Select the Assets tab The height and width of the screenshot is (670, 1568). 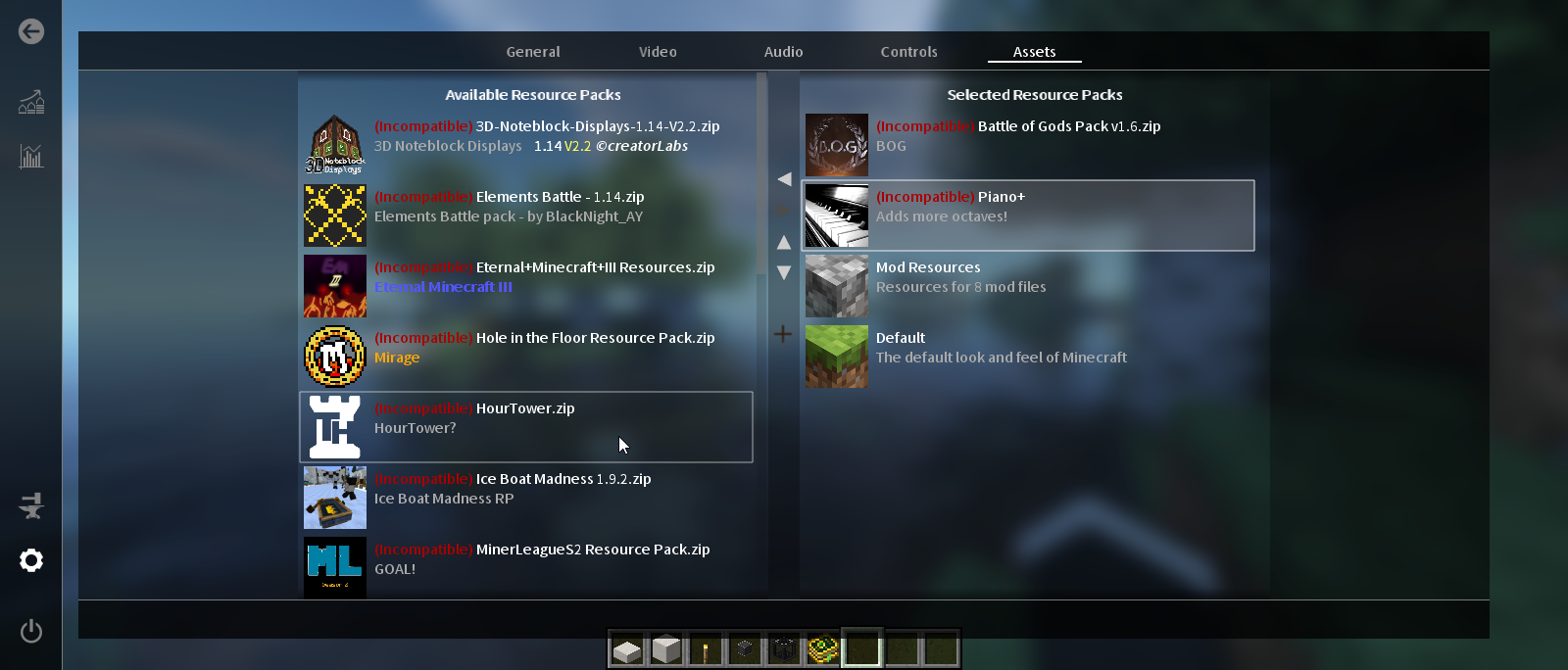pyautogui.click(x=1034, y=52)
